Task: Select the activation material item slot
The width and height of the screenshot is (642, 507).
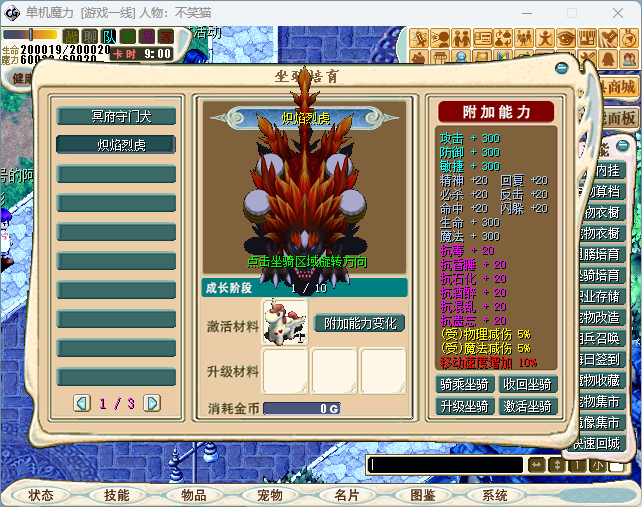Action: (285, 323)
